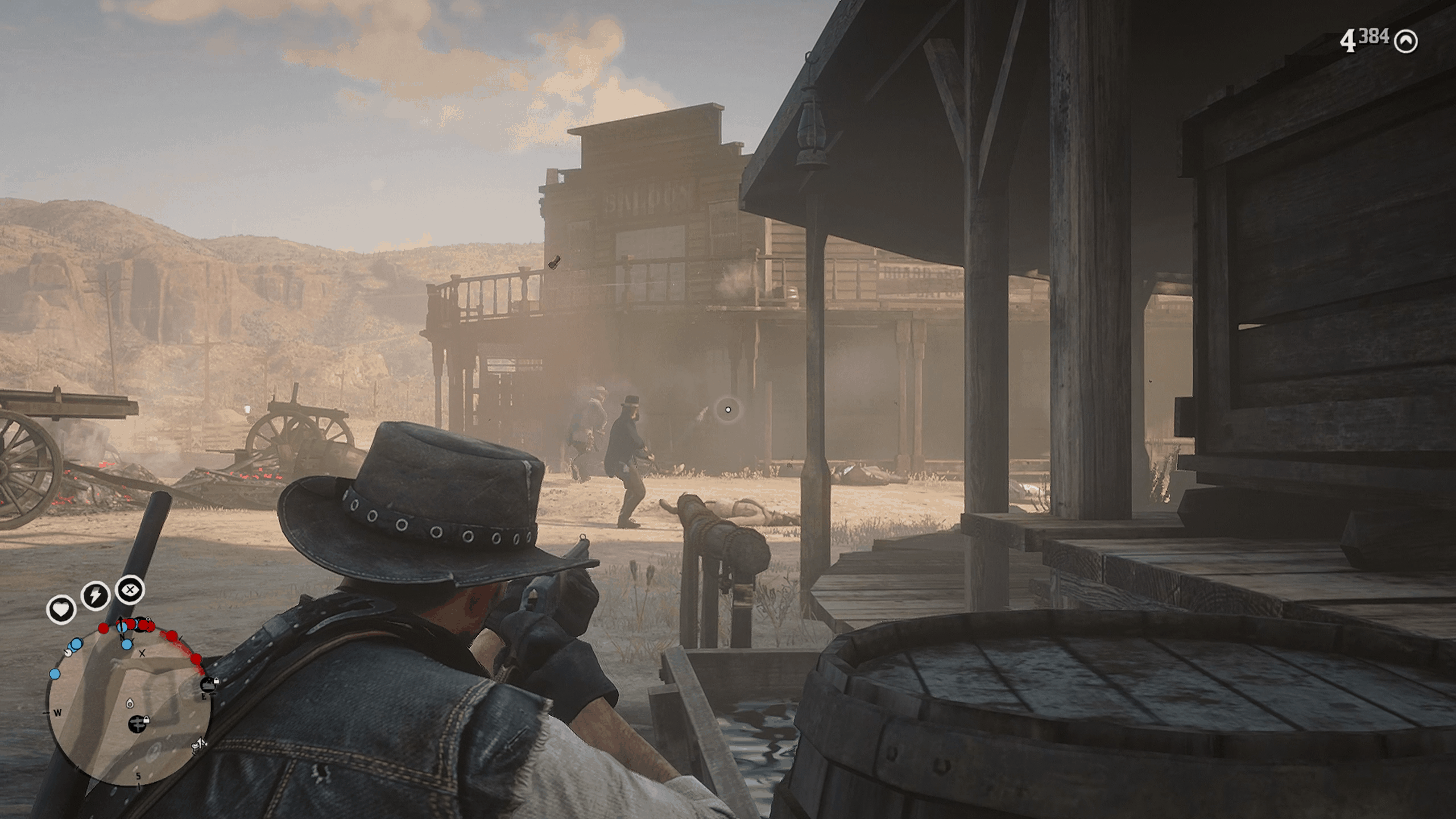Open the circular minimap
This screenshot has width=1456, height=819.
click(x=129, y=708)
